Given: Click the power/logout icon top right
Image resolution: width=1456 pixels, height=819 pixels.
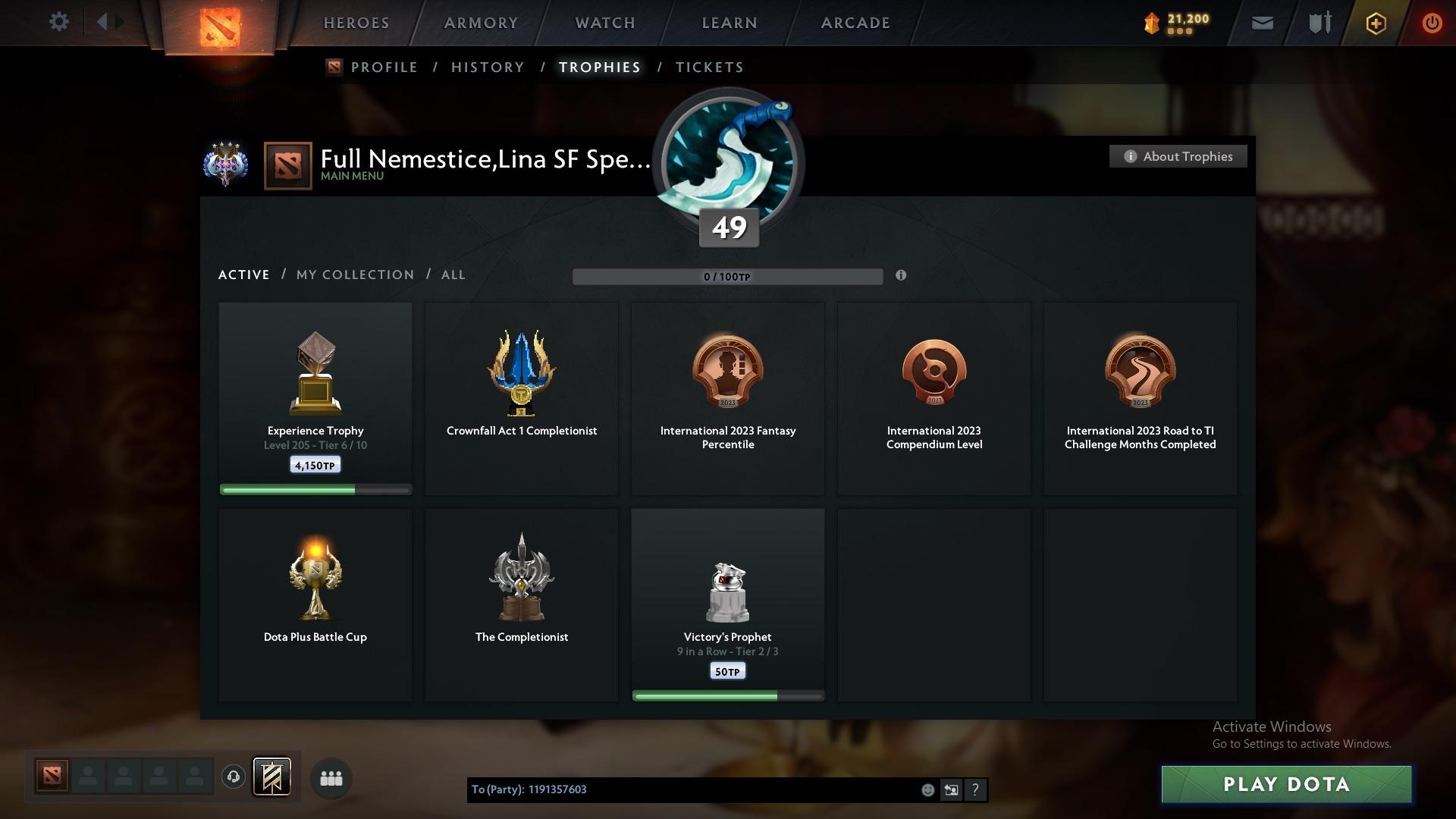Looking at the screenshot, I should tap(1432, 23).
